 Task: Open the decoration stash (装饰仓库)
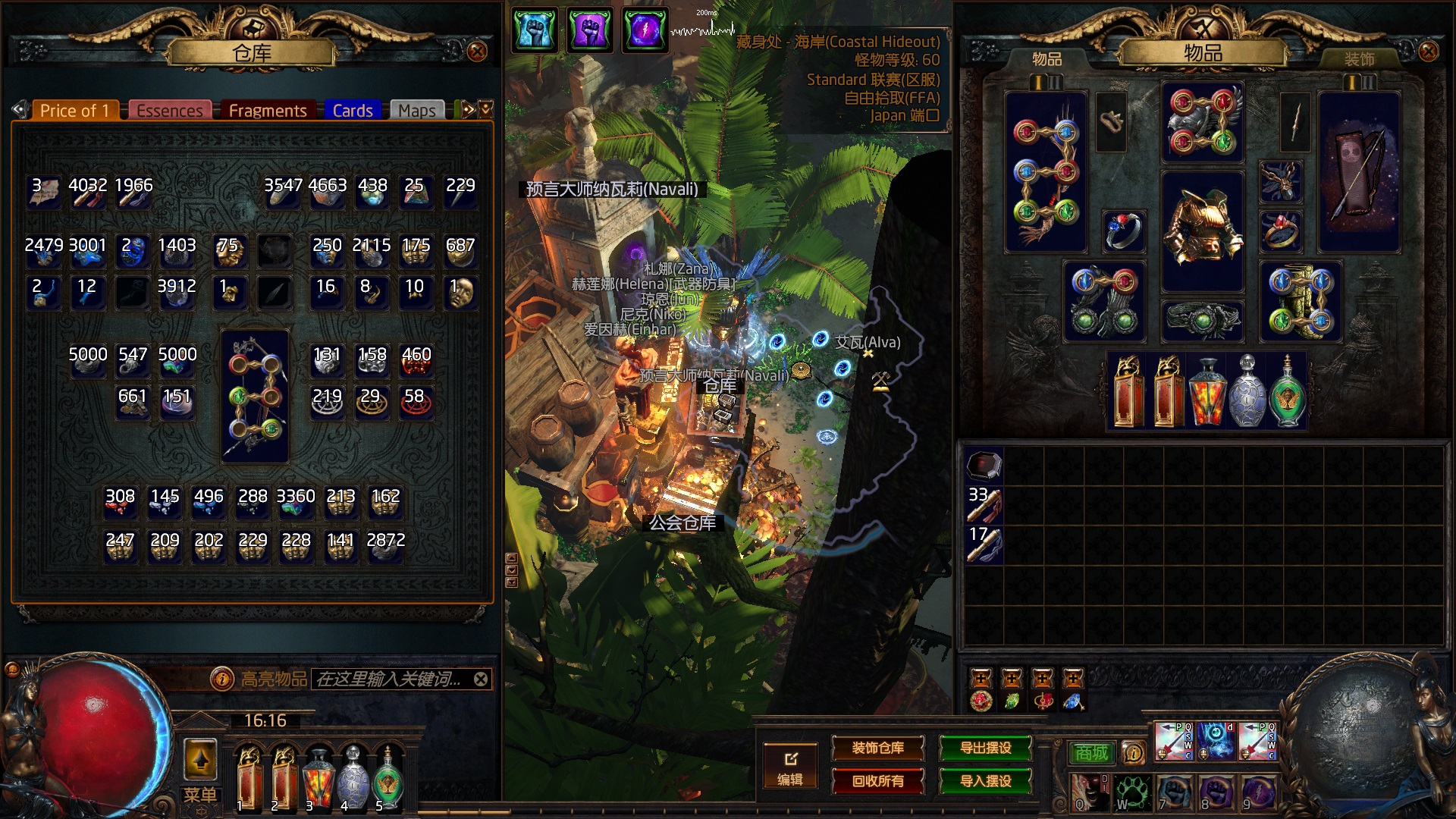(x=877, y=748)
